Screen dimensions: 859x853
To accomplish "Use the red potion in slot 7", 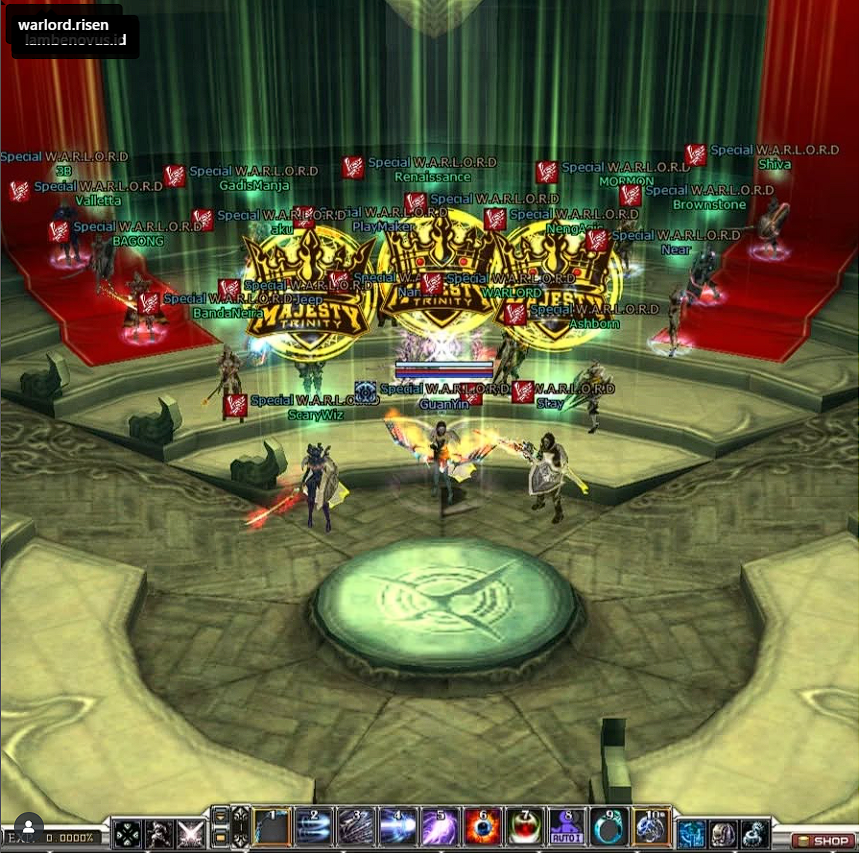I will click(x=524, y=829).
